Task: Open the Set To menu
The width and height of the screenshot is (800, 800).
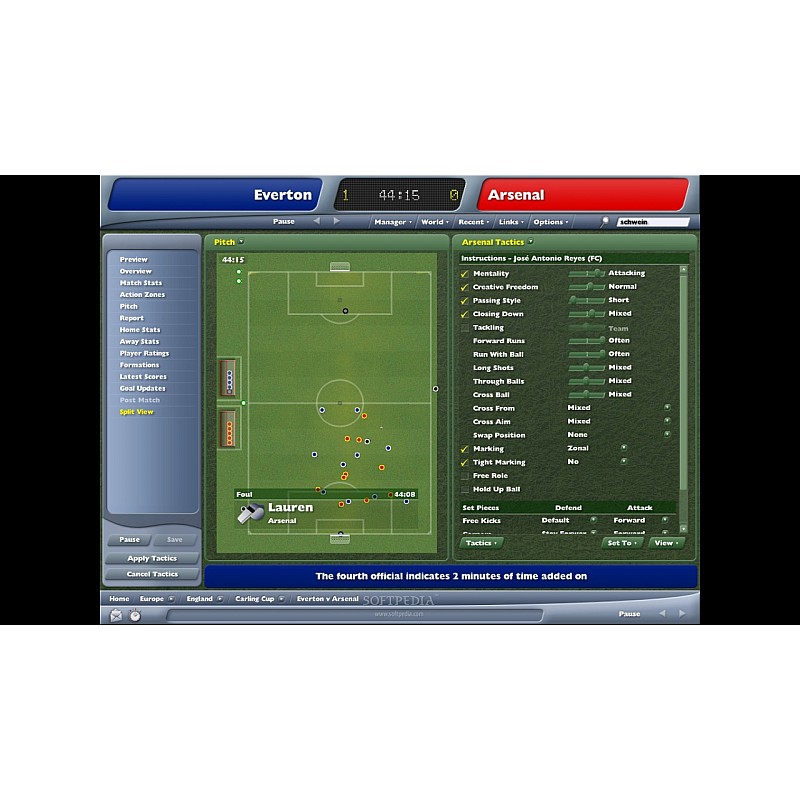Action: pos(621,543)
